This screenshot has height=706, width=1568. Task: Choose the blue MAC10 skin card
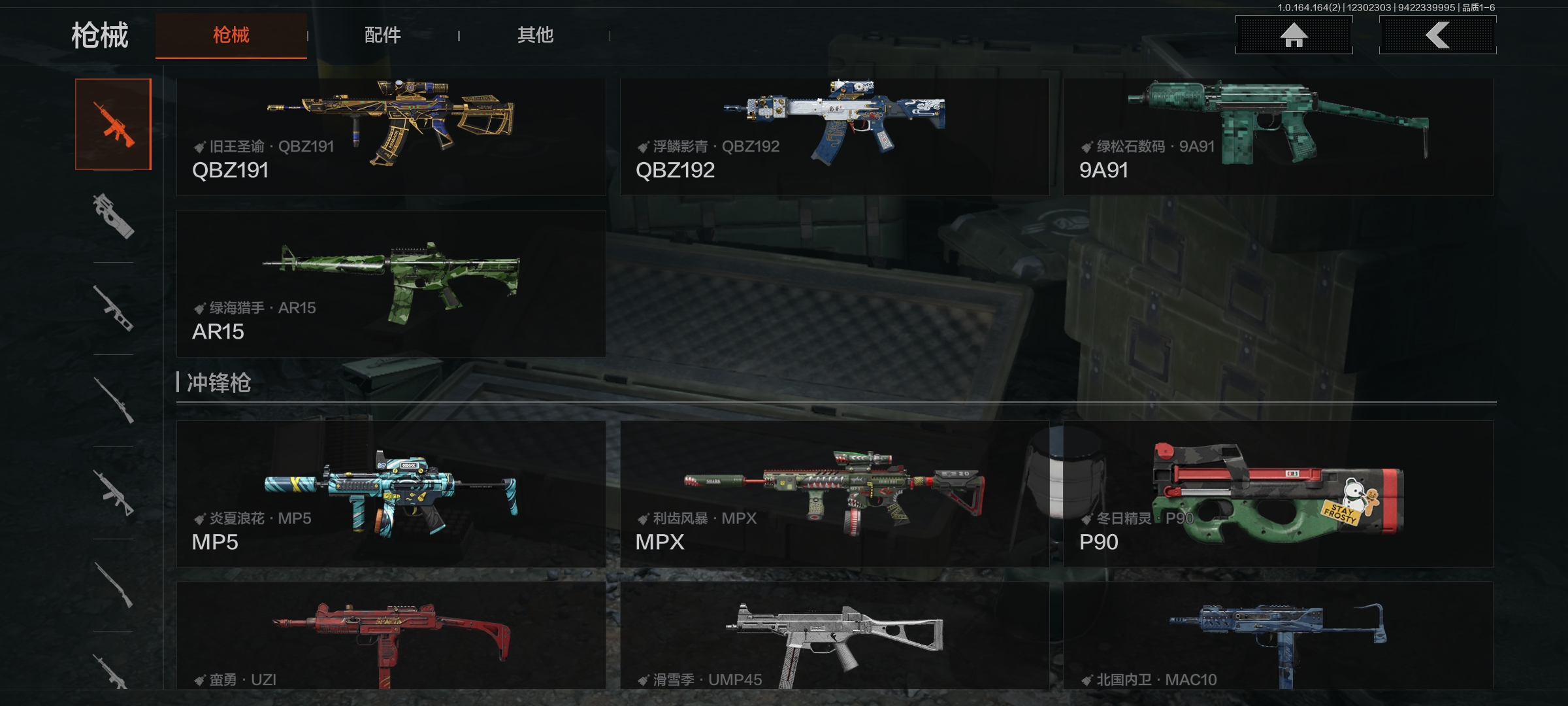coord(1278,635)
